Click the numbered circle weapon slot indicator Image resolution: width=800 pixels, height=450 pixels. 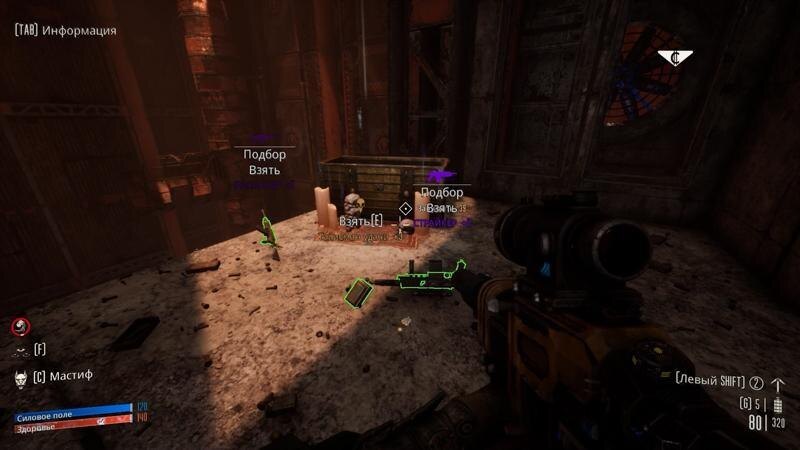coord(757,383)
